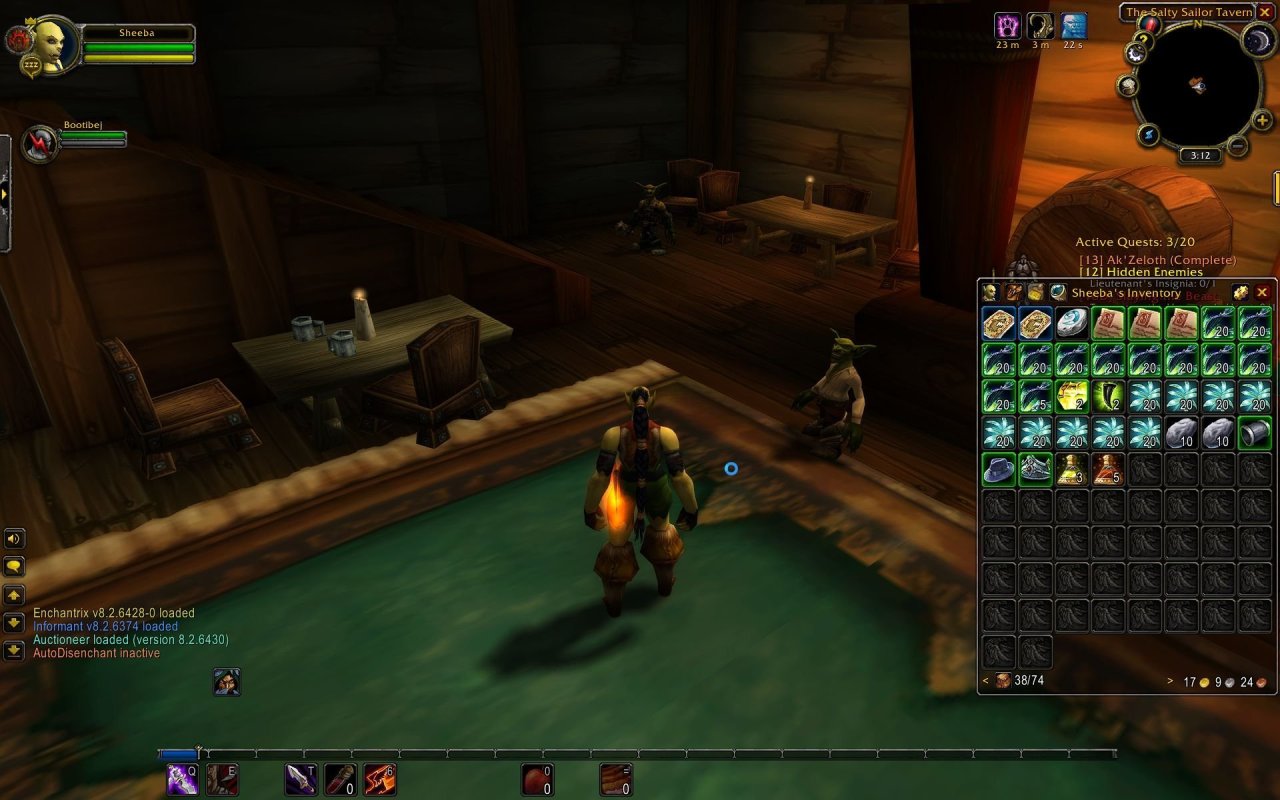This screenshot has height=800, width=1280.
Task: Click the gold gear button in inventory header
Action: point(1240,292)
